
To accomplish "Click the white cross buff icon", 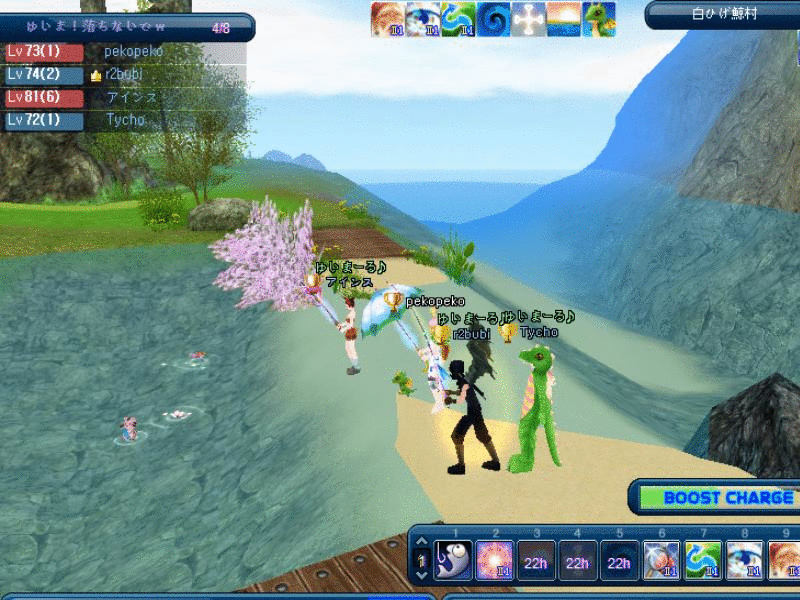I will (x=529, y=19).
